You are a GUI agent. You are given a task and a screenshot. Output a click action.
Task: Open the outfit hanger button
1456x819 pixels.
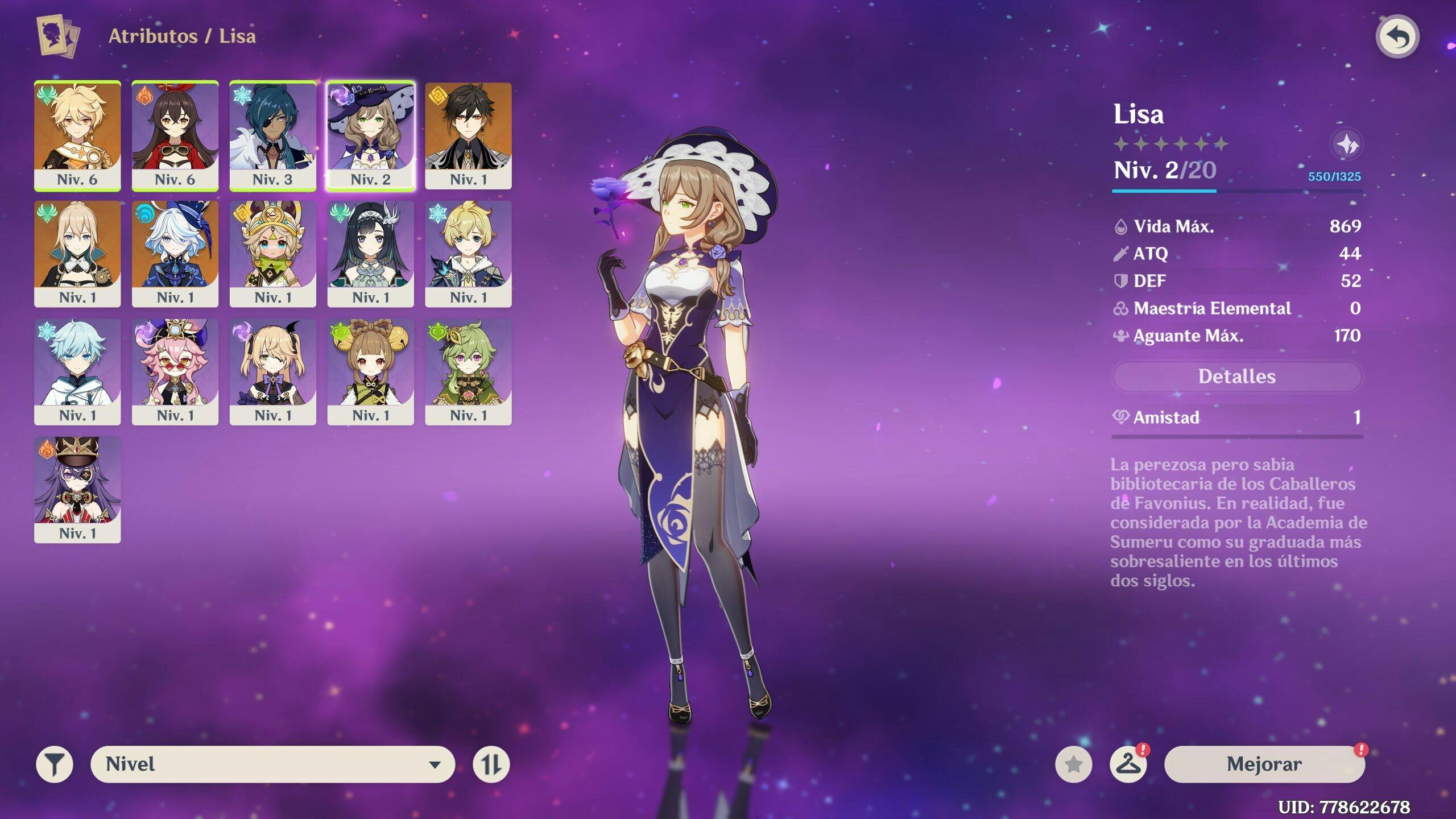[x=1128, y=764]
